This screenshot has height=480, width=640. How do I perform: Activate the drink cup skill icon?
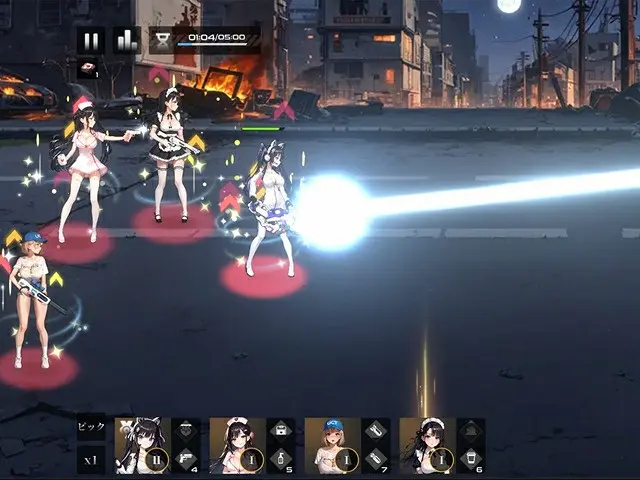pyautogui.click(x=470, y=460)
